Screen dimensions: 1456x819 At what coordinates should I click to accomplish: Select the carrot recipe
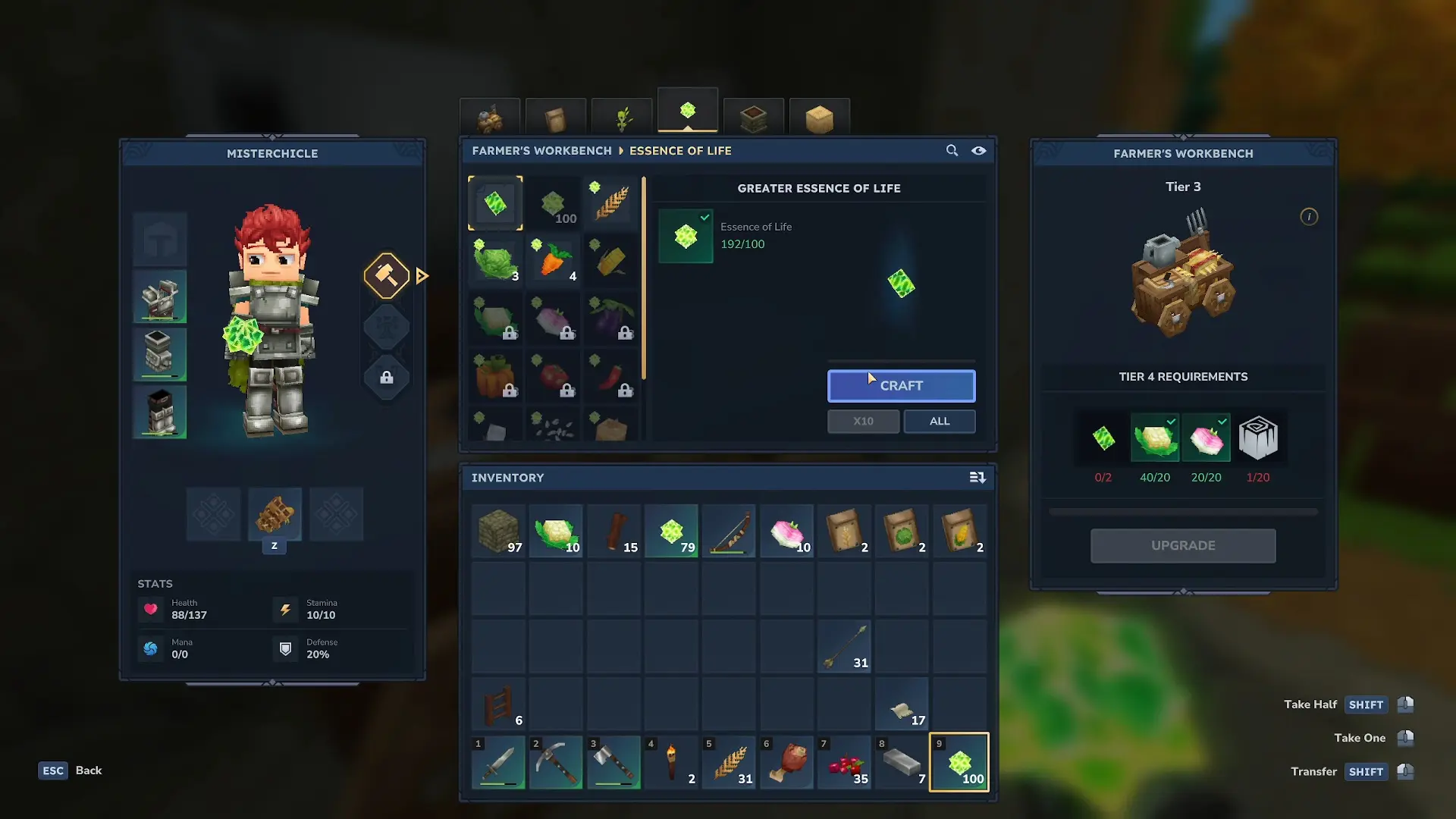554,261
